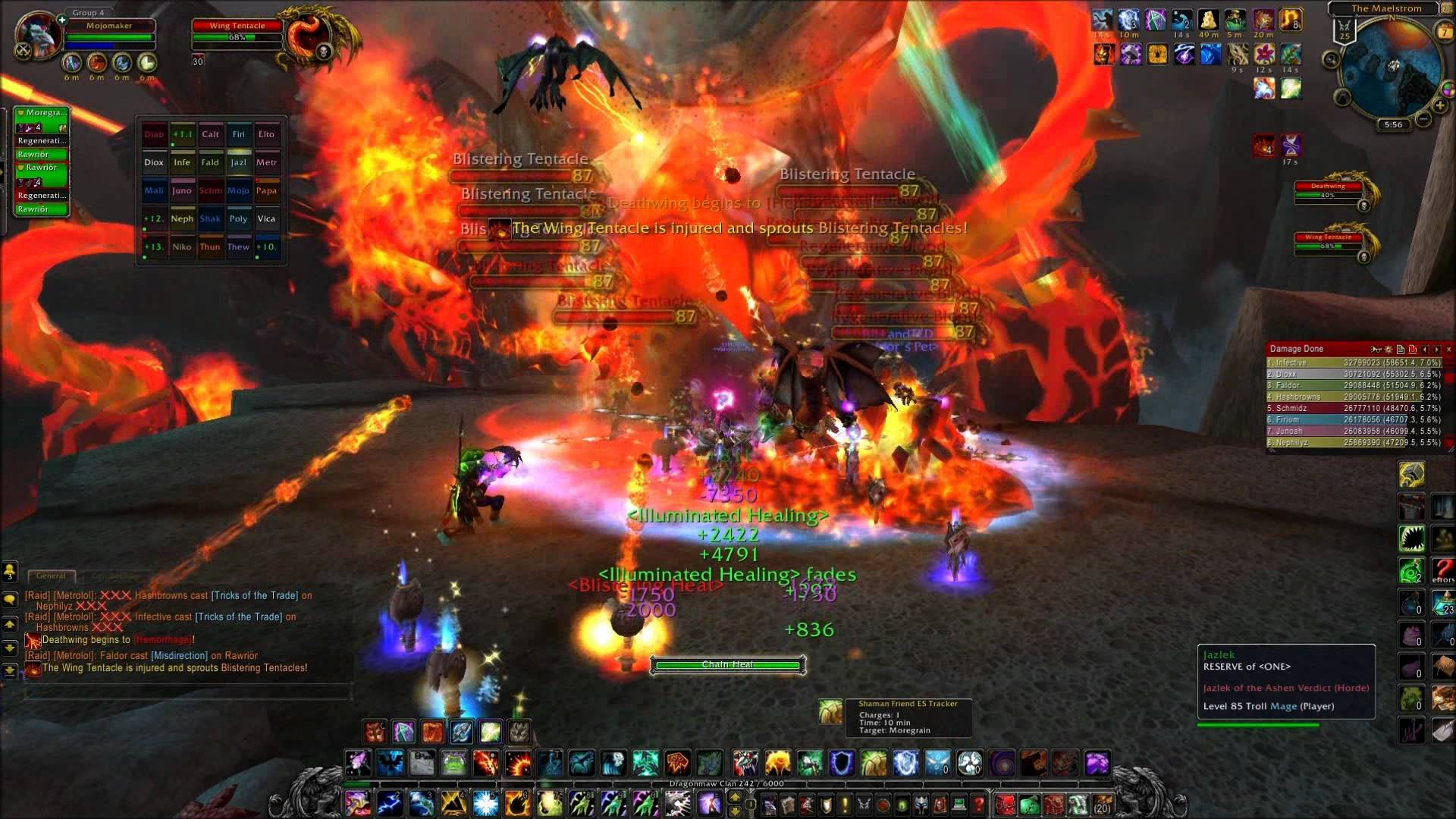The image size is (1456, 819).
Task: Click Thun in the raid grid
Action: tap(210, 246)
